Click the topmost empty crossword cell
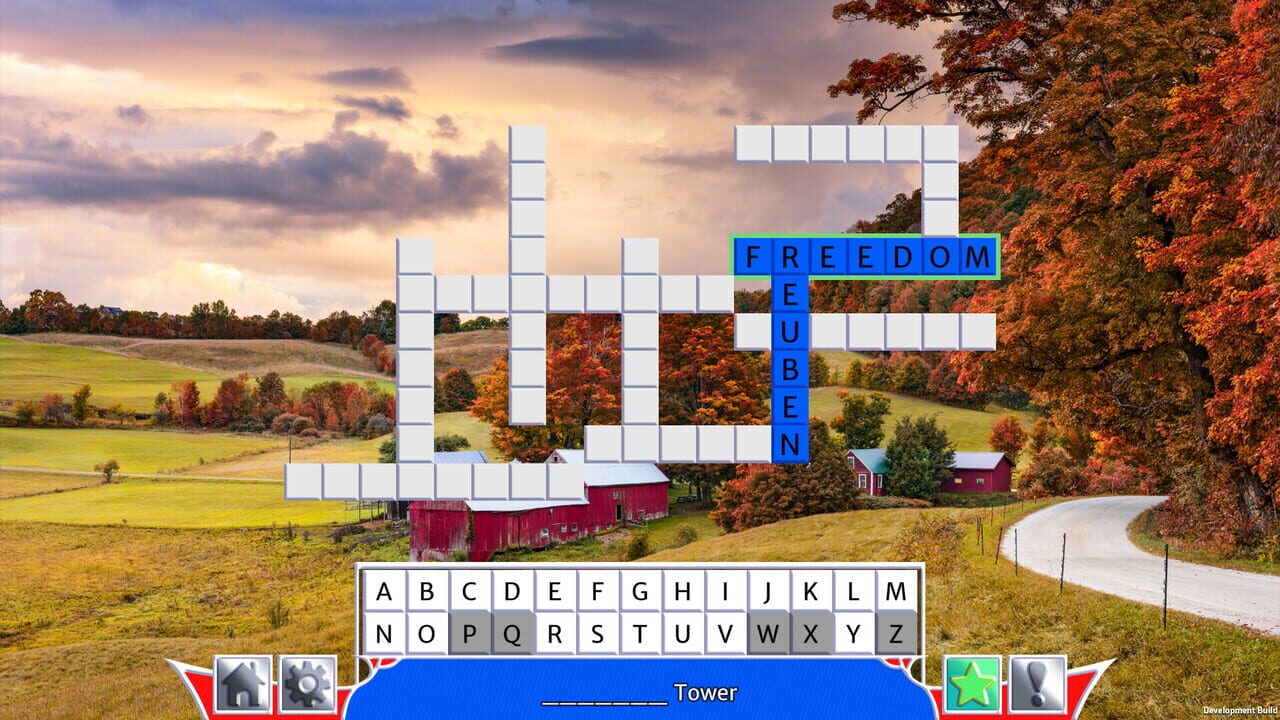1280x720 pixels. 525,145
